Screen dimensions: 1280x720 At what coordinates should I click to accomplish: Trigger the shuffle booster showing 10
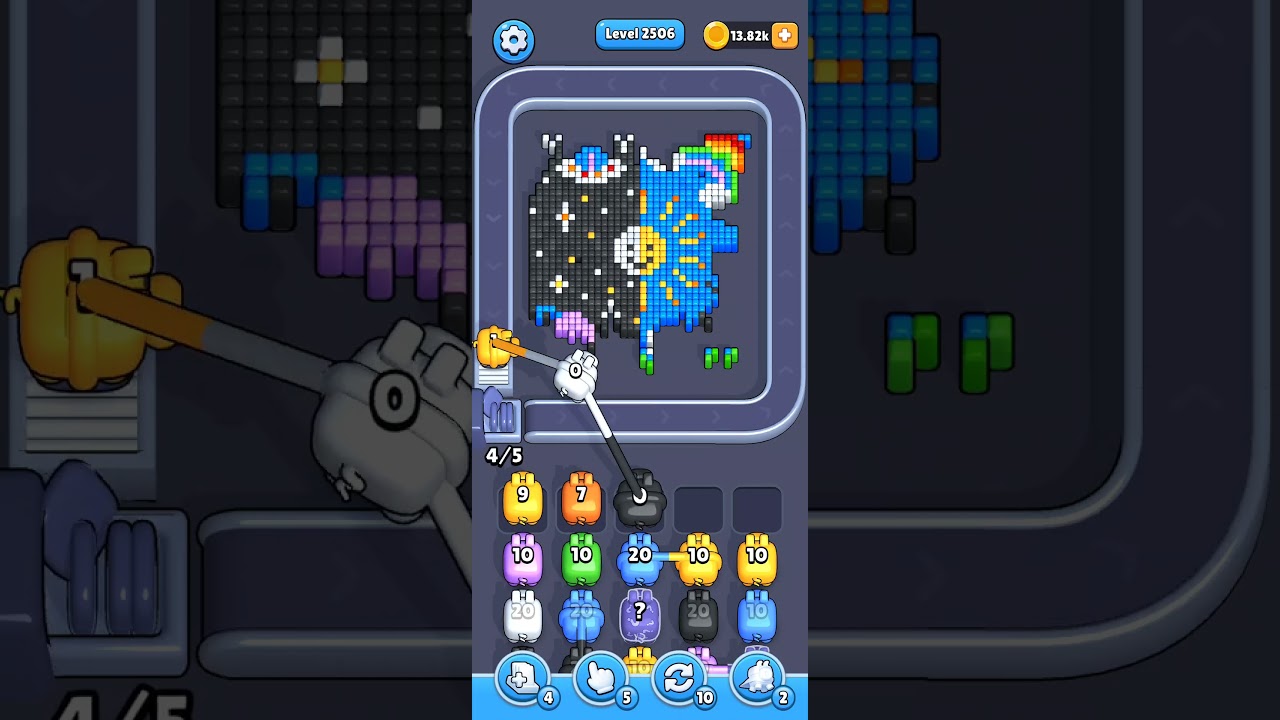point(679,678)
